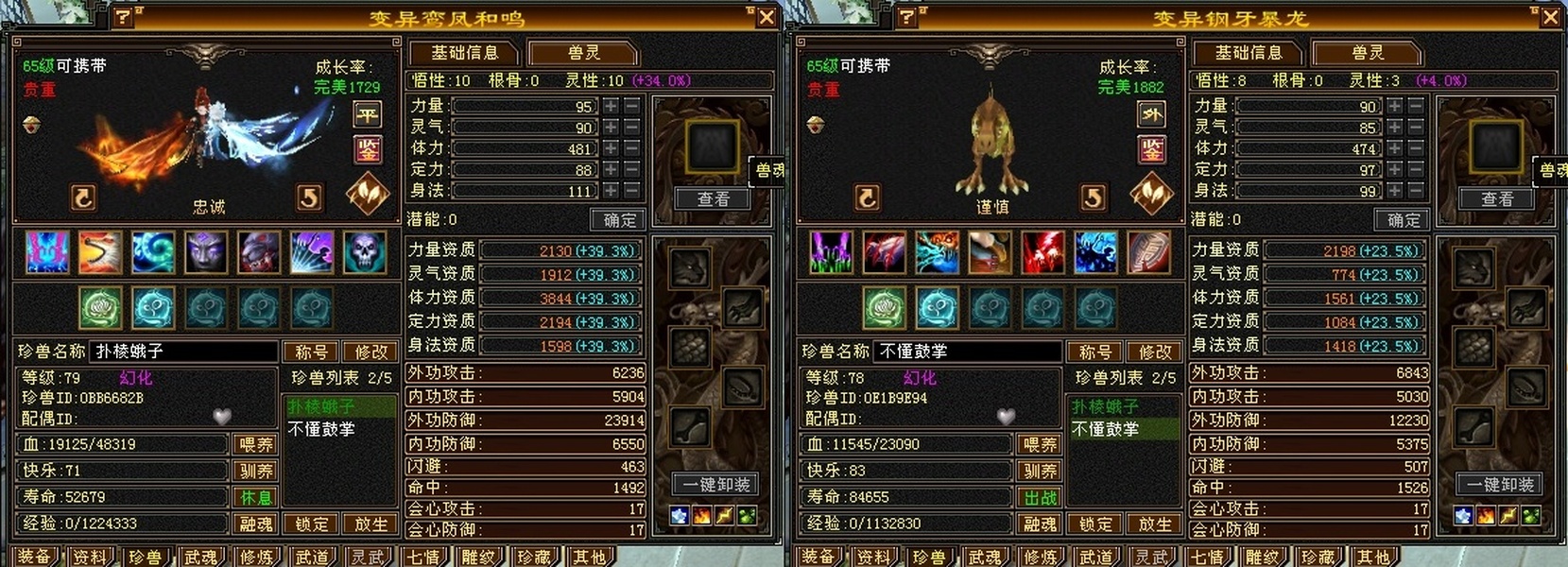Image resolution: width=1568 pixels, height=567 pixels.
Task: Feed 扑棱蛾子 using the 喂养 button
Action: (x=256, y=444)
